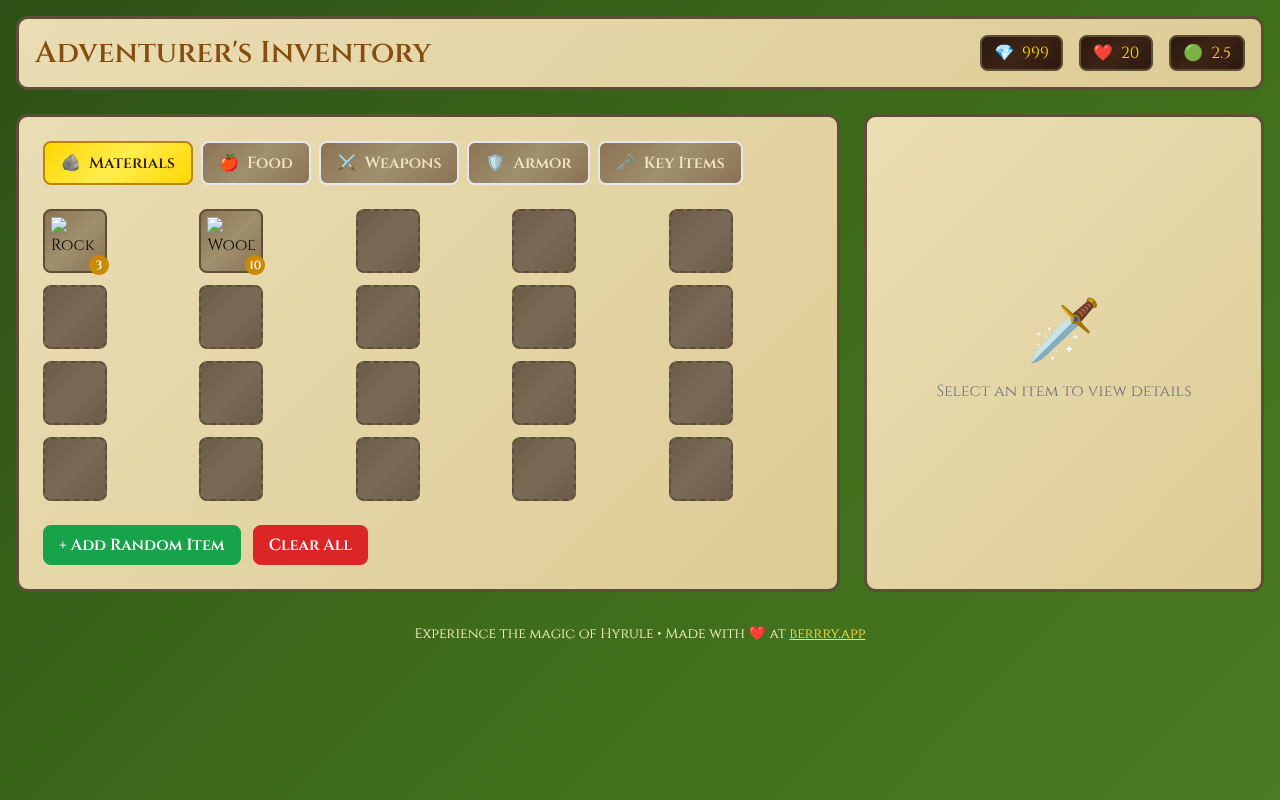
Task: Open the berrry.app link in the footer
Action: [827, 633]
